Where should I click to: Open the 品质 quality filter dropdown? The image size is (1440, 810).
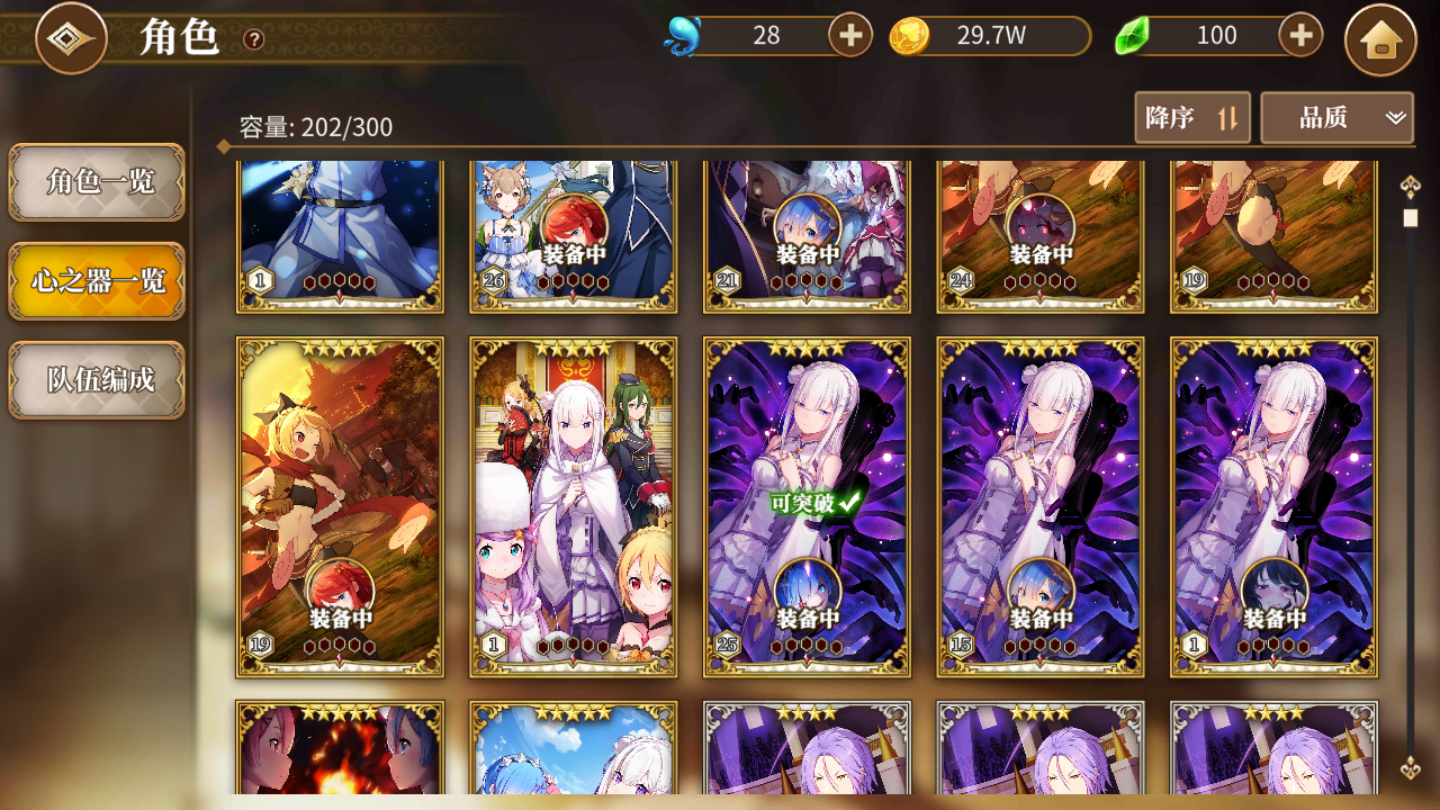1336,117
